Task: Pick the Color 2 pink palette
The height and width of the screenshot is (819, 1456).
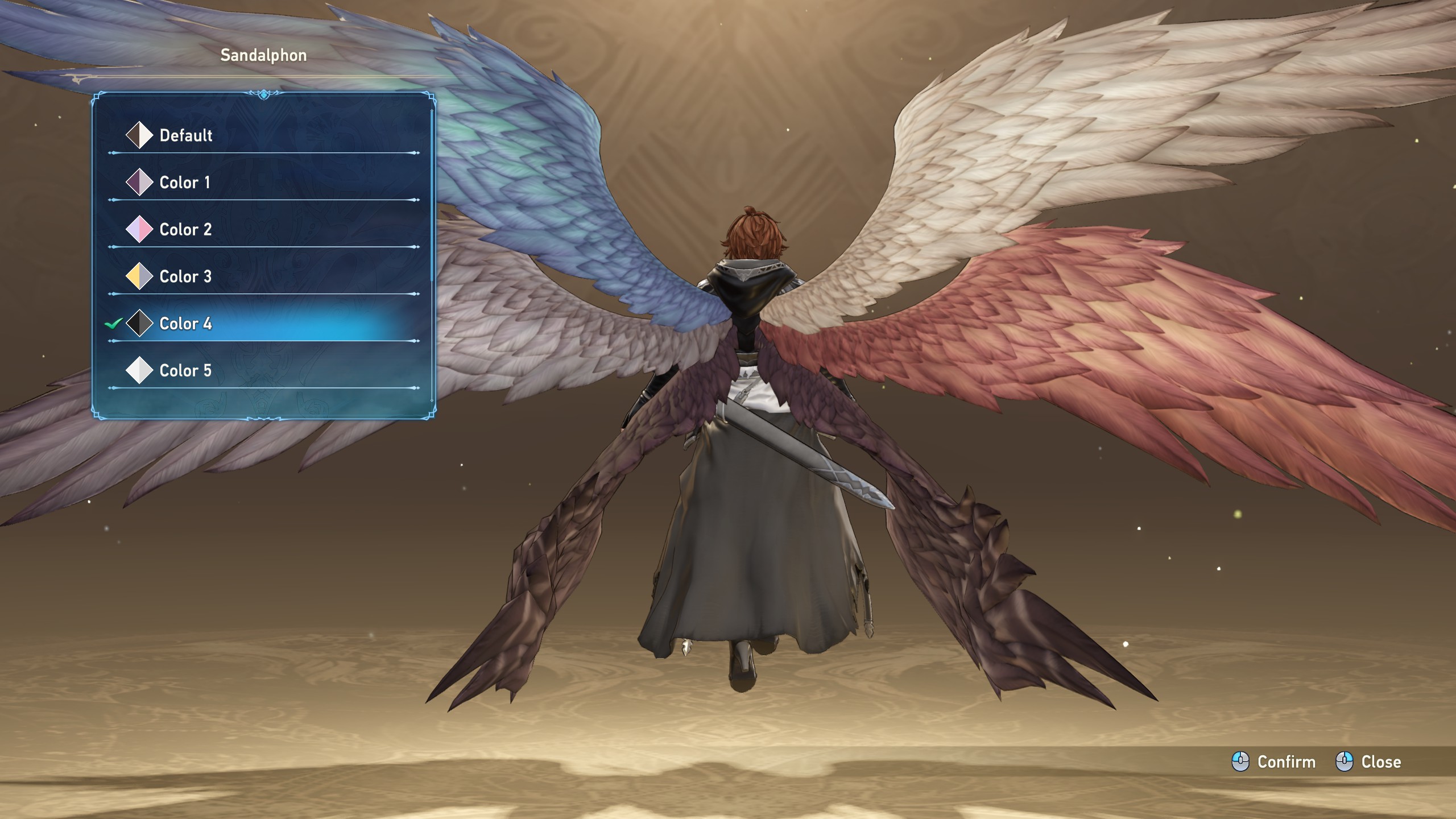Action: point(185,230)
